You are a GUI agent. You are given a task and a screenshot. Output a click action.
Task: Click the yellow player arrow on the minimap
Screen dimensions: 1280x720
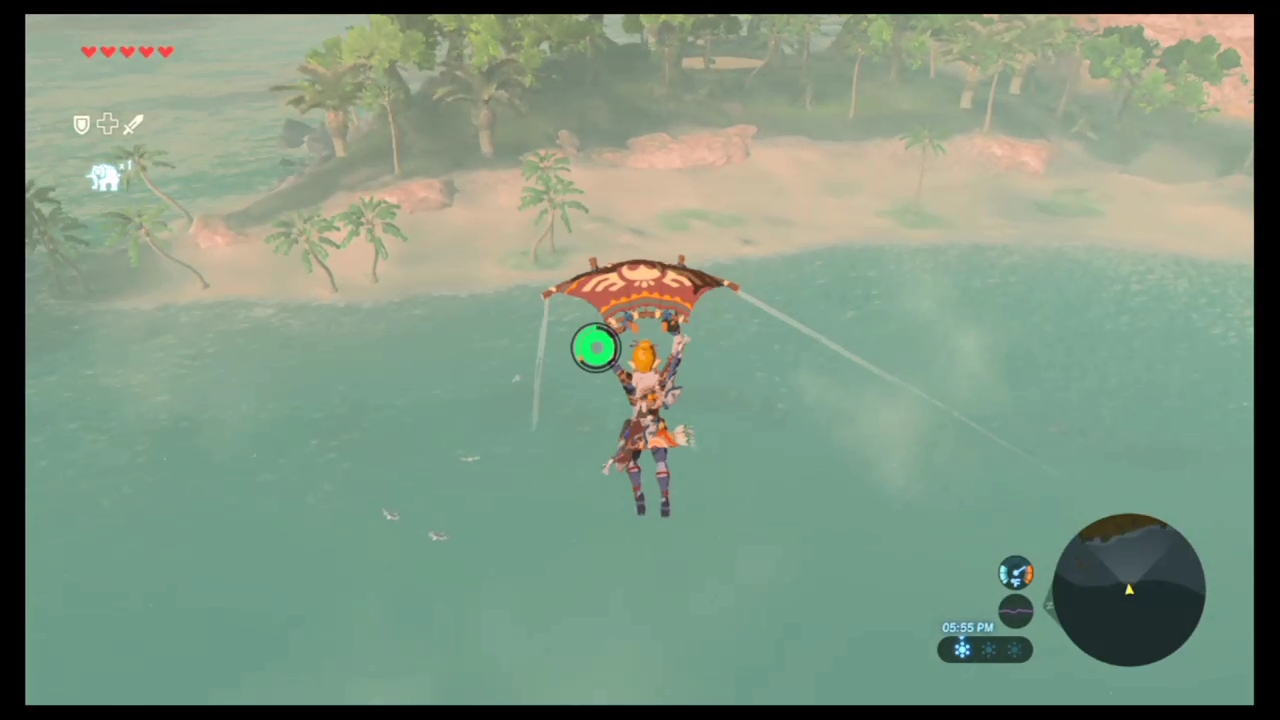1128,591
